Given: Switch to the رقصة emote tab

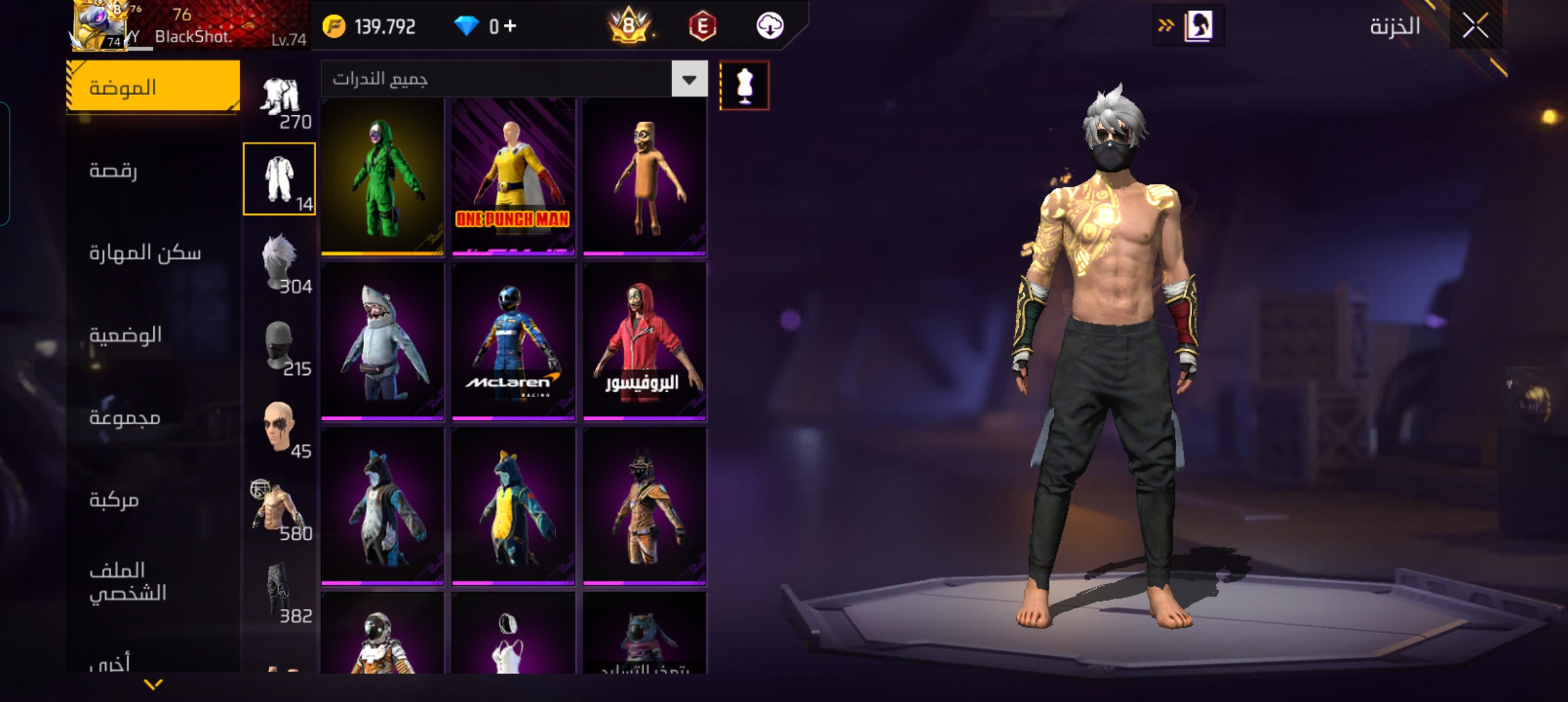Looking at the screenshot, I should (114, 170).
